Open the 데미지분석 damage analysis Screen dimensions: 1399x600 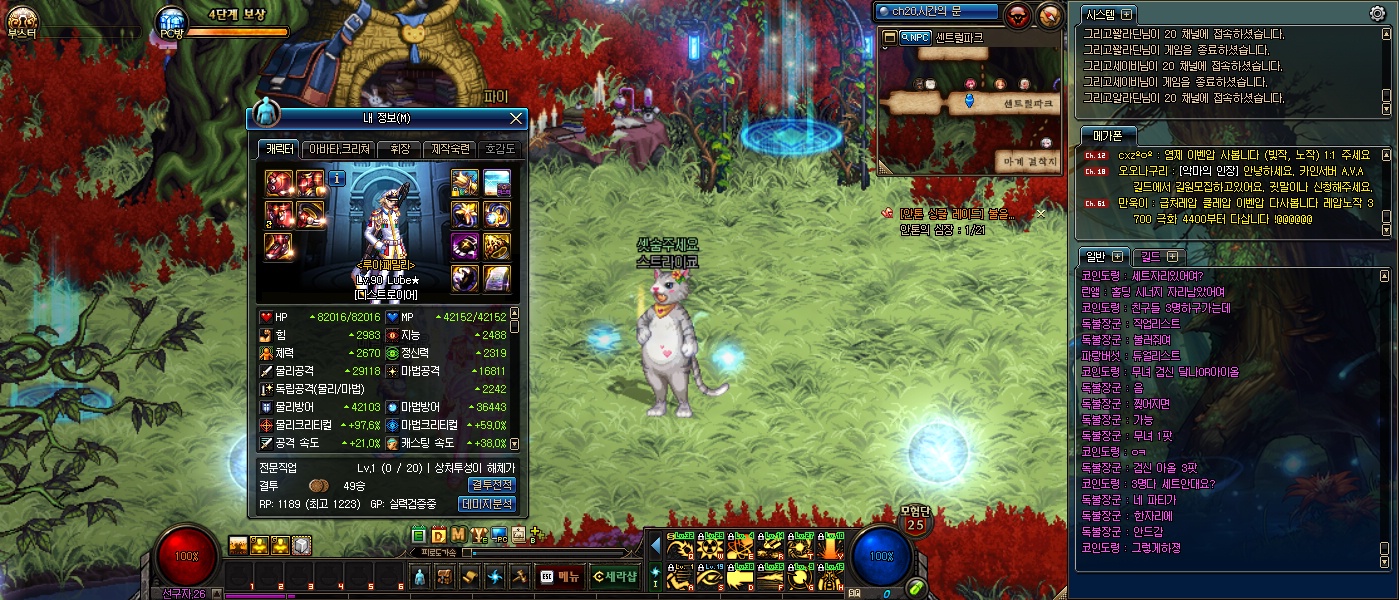pyautogui.click(x=486, y=504)
